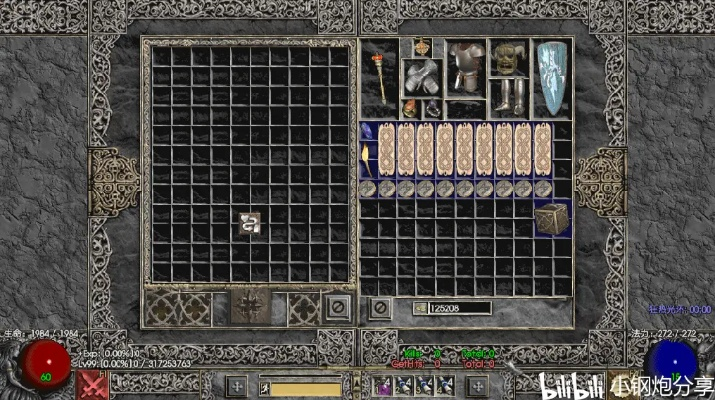Close the stash panel
This screenshot has height=400, width=715.
coord(338,307)
